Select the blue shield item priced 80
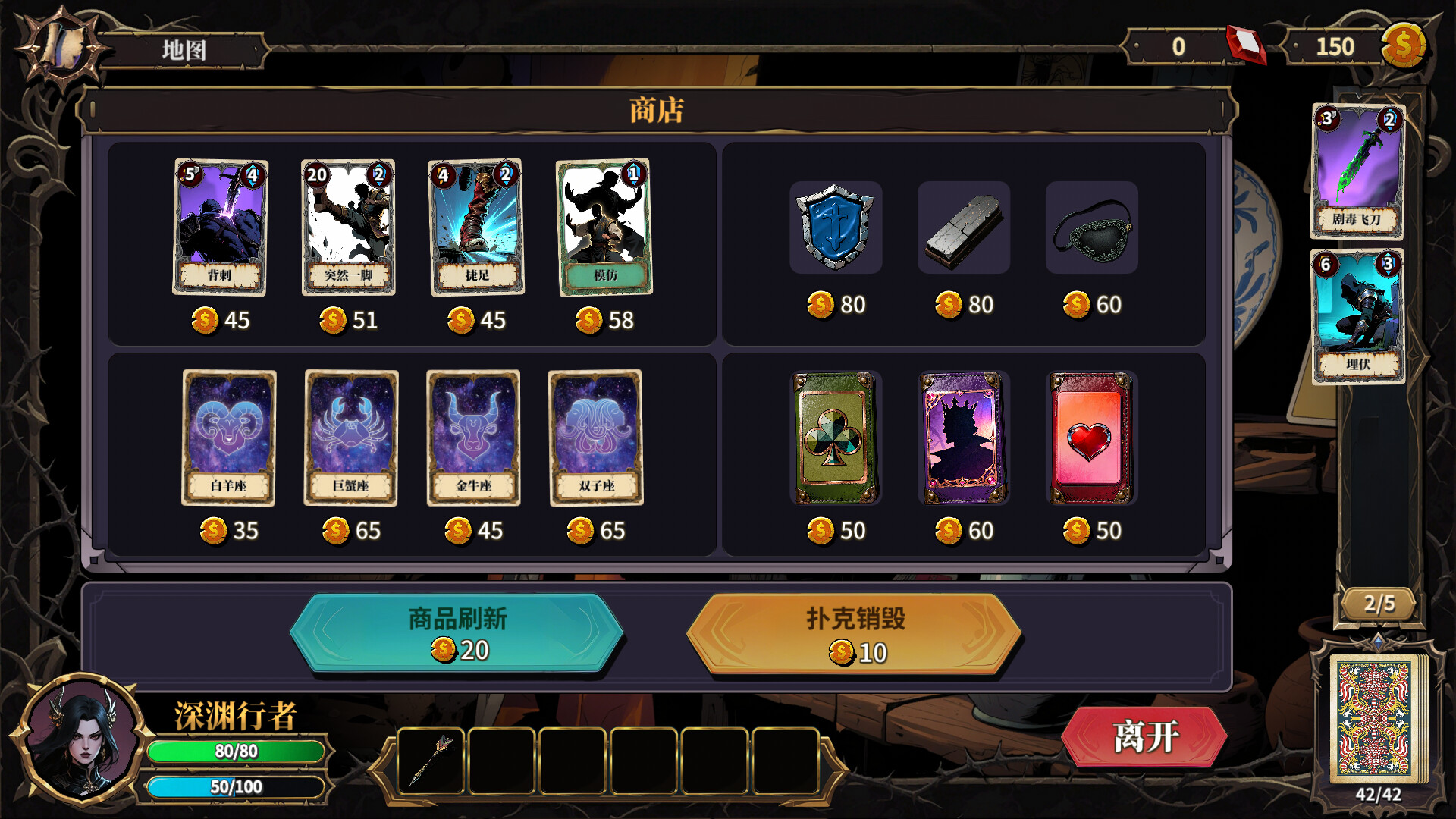1456x819 pixels. [x=835, y=227]
